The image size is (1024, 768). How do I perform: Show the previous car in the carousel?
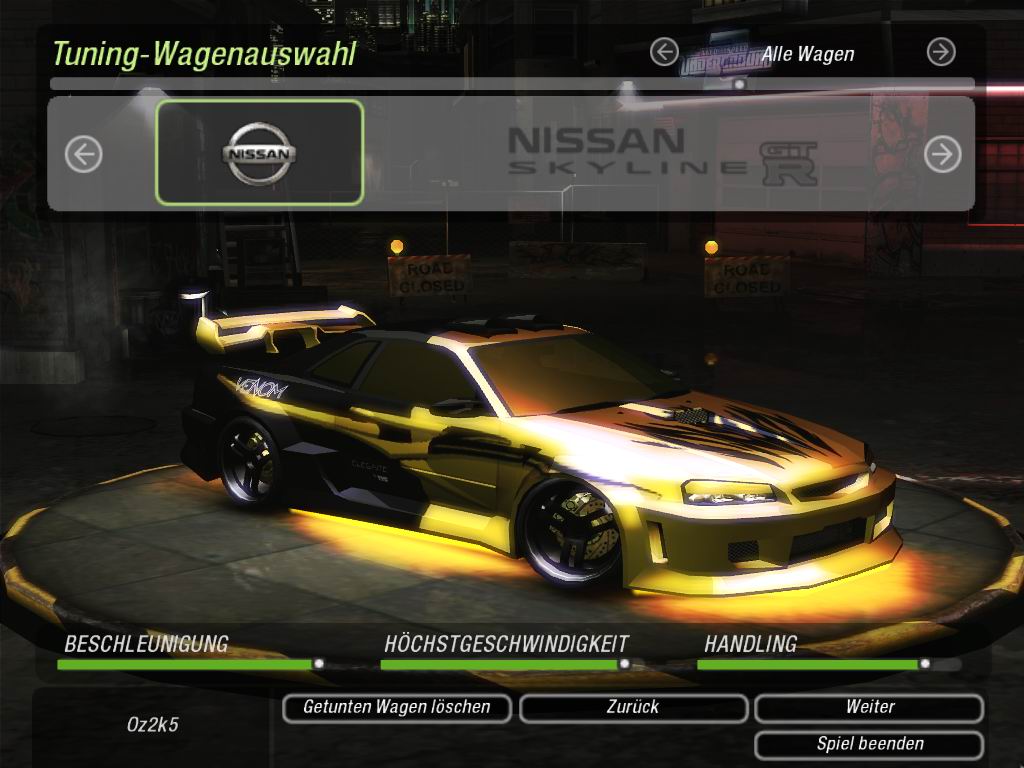pyautogui.click(x=84, y=154)
